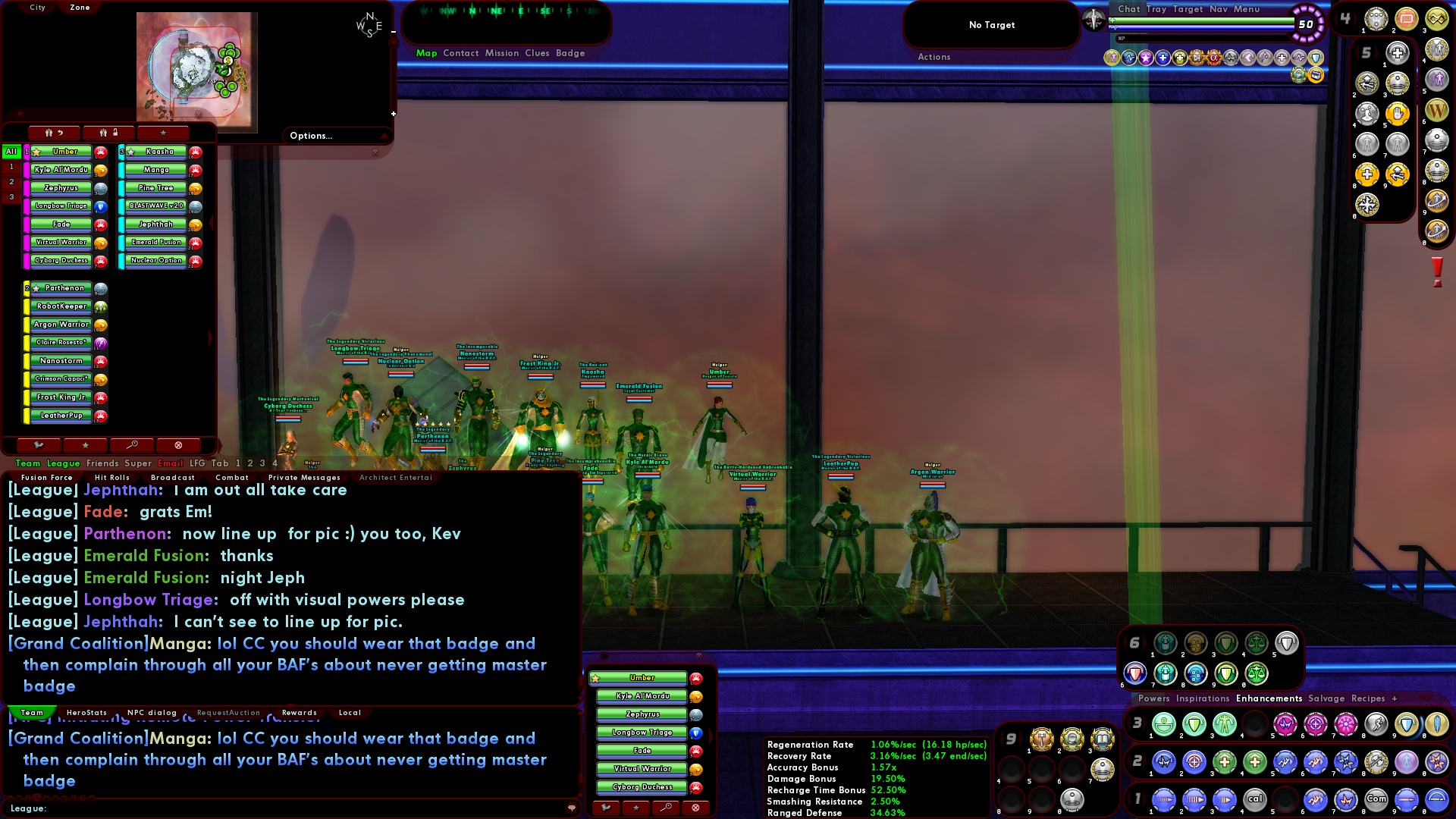Open the Menu item in the top-right bar
1456x819 pixels.
1247,9
